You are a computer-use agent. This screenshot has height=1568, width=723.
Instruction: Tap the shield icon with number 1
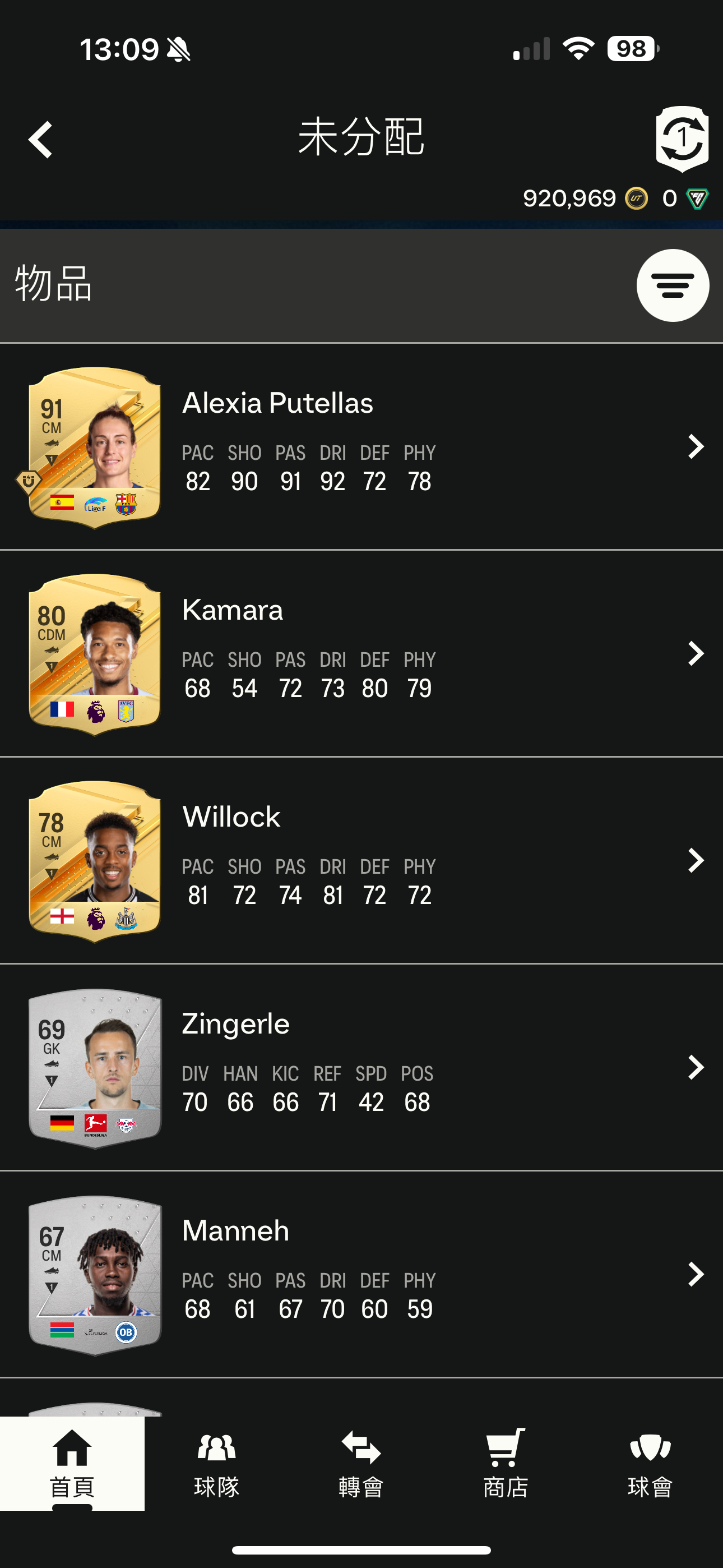[682, 138]
